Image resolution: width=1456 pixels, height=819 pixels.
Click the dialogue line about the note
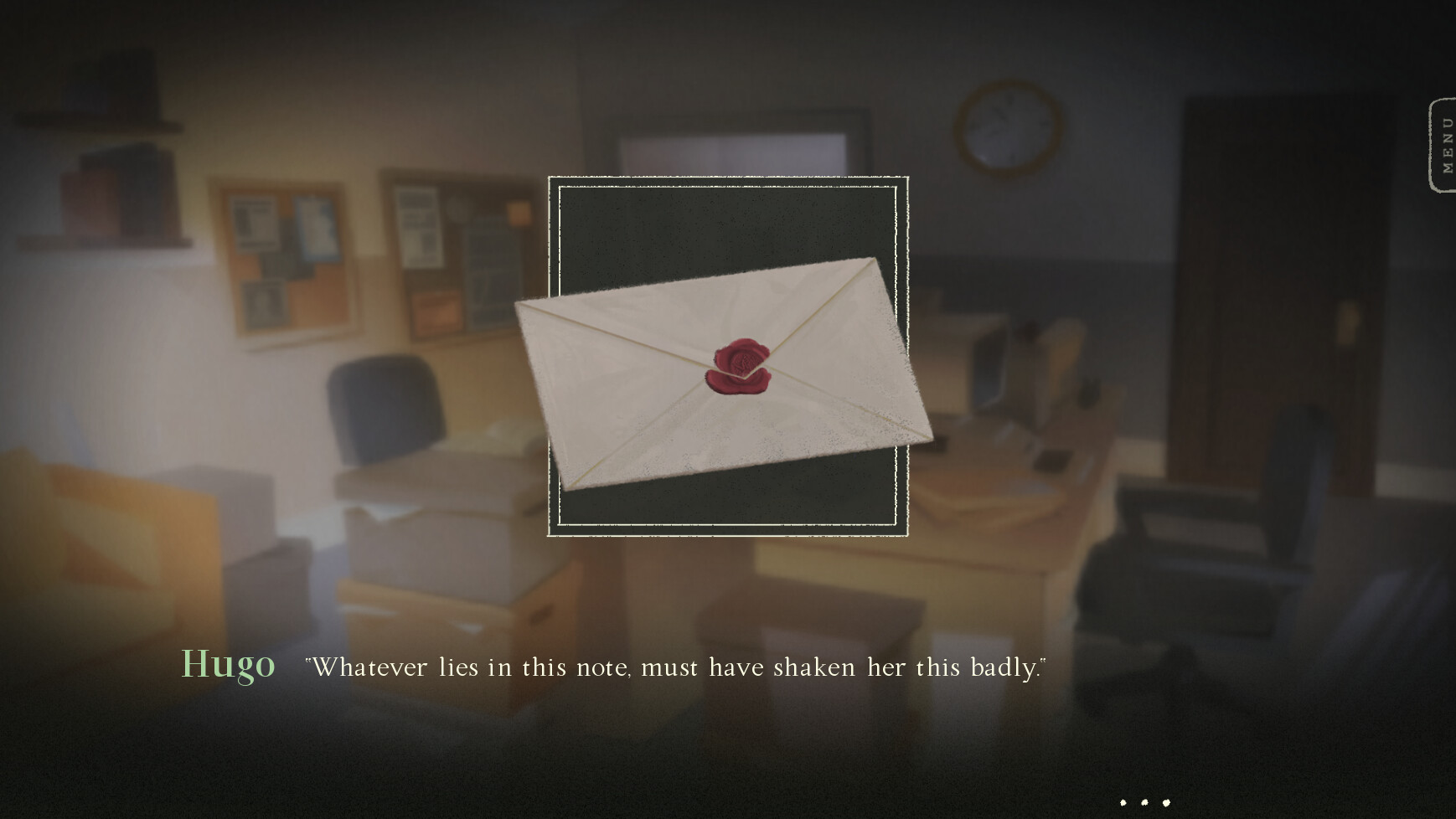click(x=675, y=667)
